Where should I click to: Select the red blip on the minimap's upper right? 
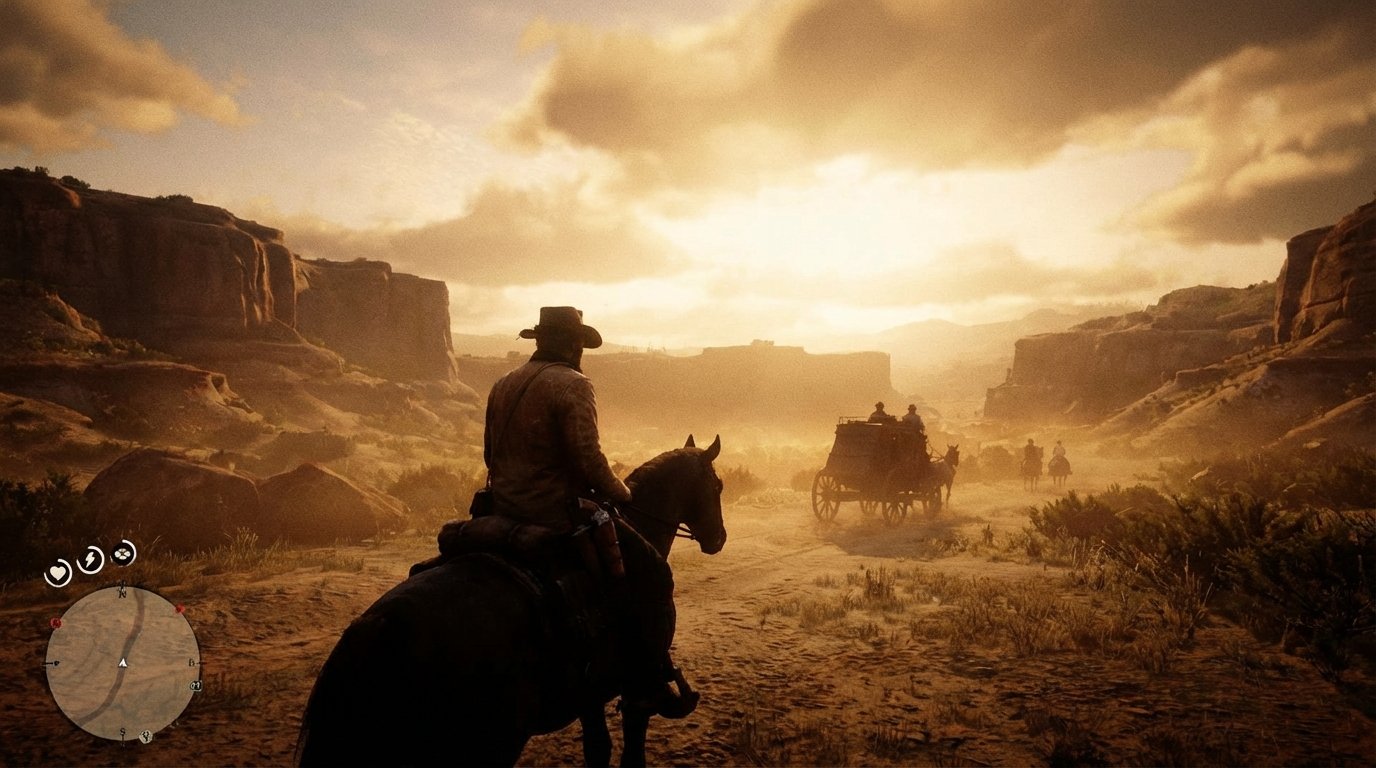178,610
